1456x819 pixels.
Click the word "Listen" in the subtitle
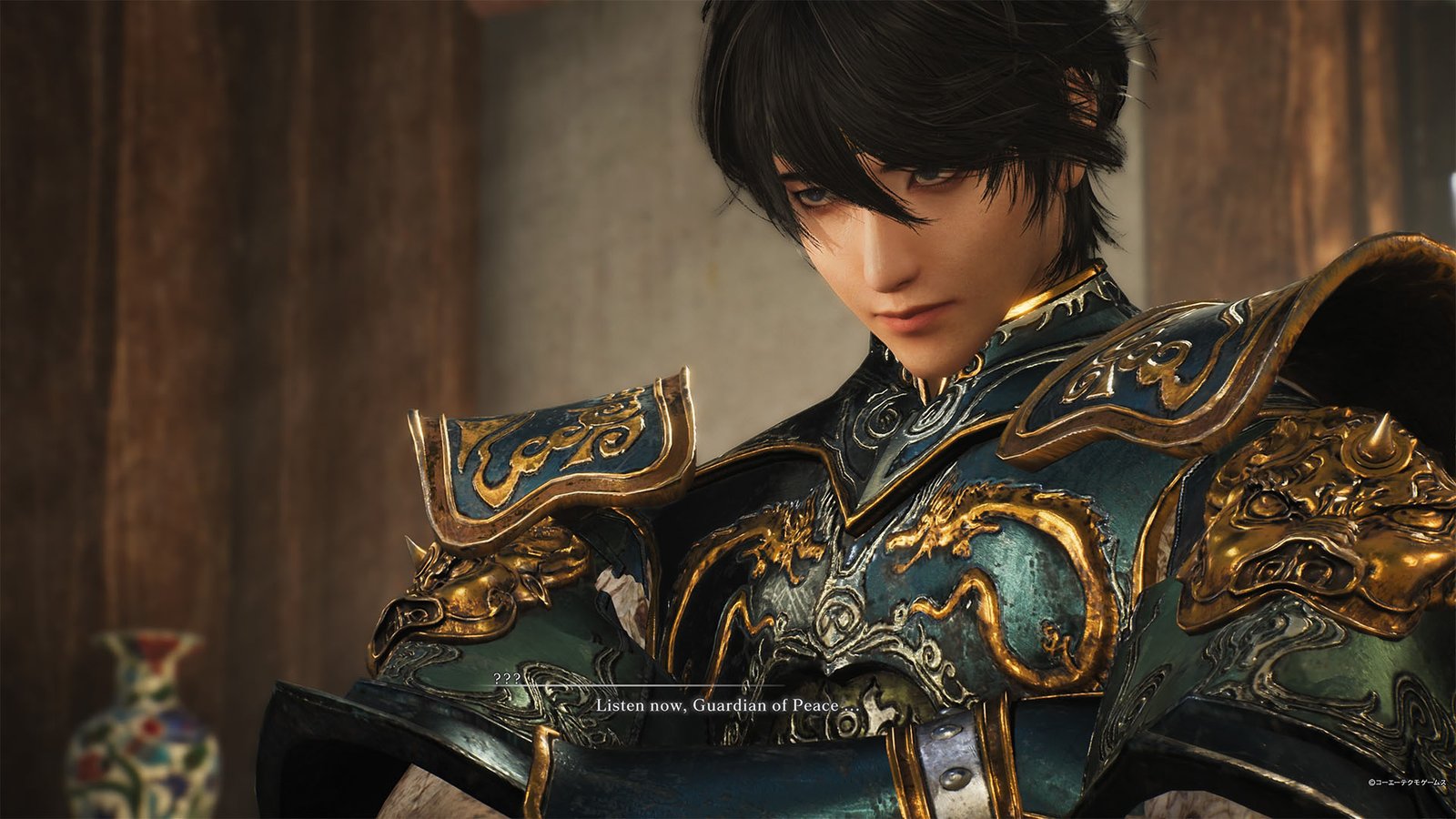point(620,704)
